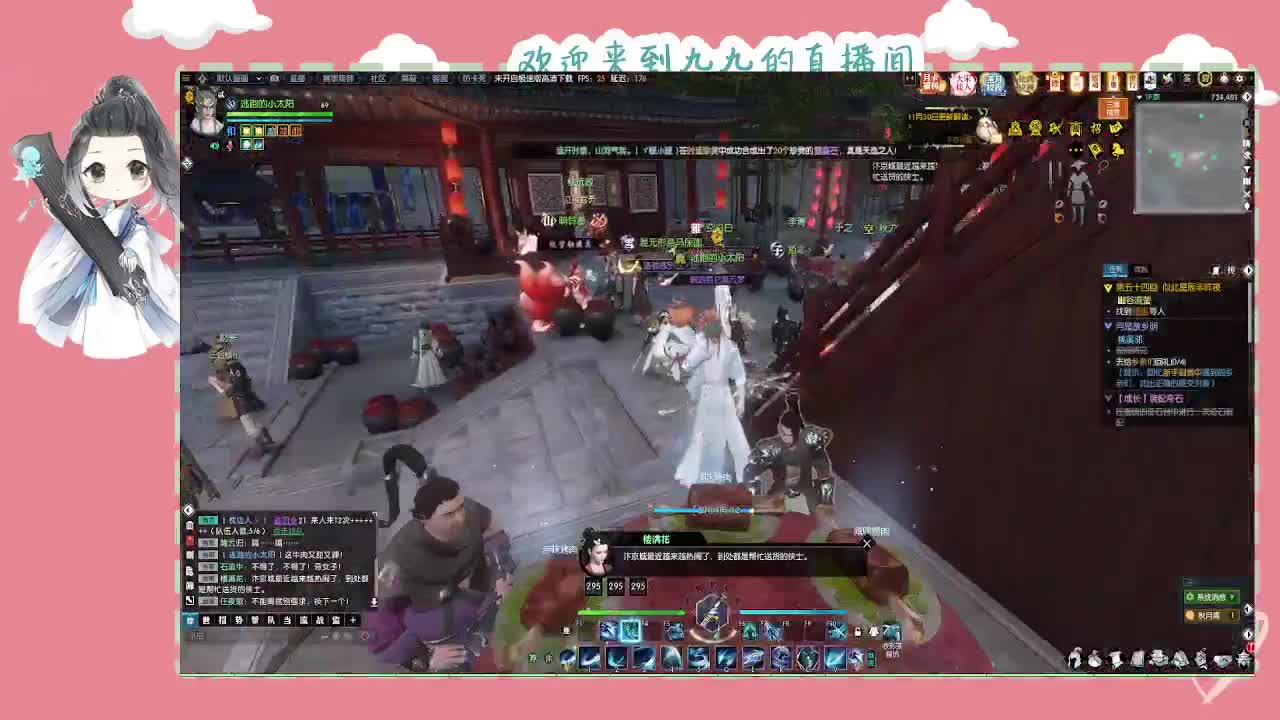The height and width of the screenshot is (720, 1280).
Task: Click the 点击组队 link in chat
Action: tap(288, 532)
